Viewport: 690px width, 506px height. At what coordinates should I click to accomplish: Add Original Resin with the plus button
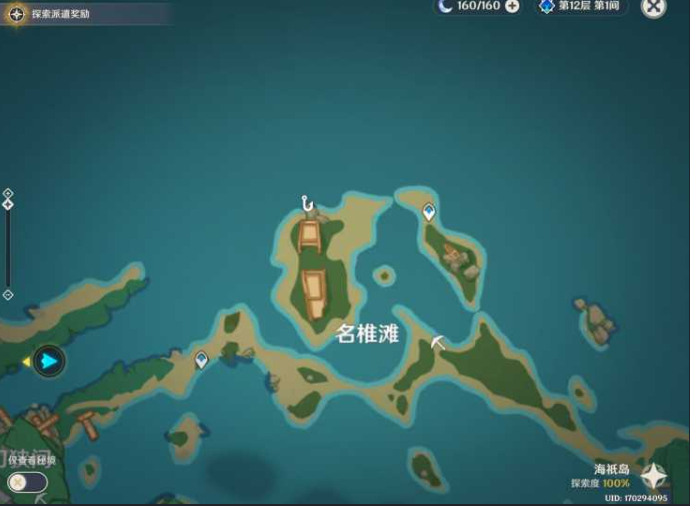pos(512,6)
